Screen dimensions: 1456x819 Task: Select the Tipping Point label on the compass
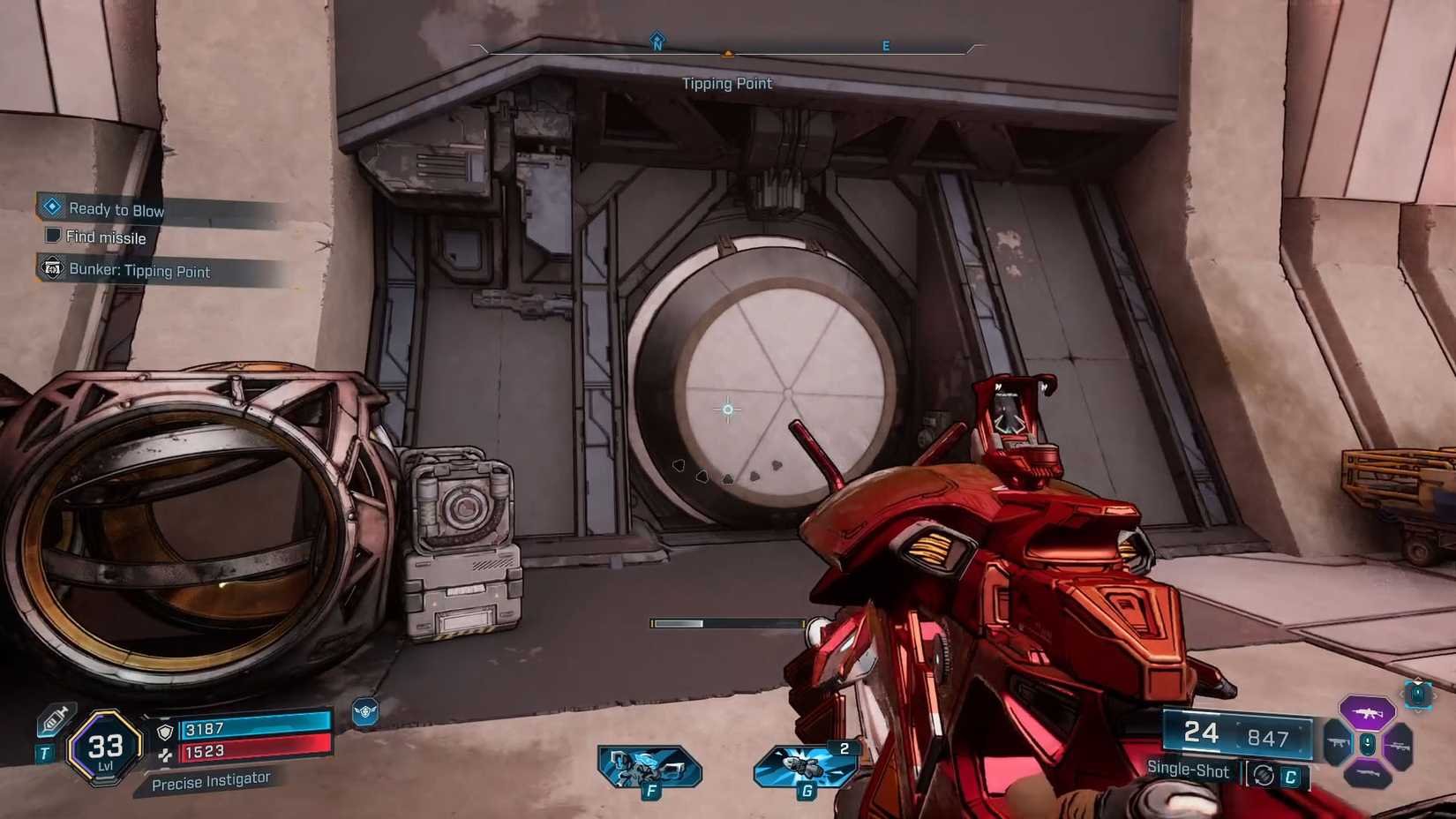point(727,83)
